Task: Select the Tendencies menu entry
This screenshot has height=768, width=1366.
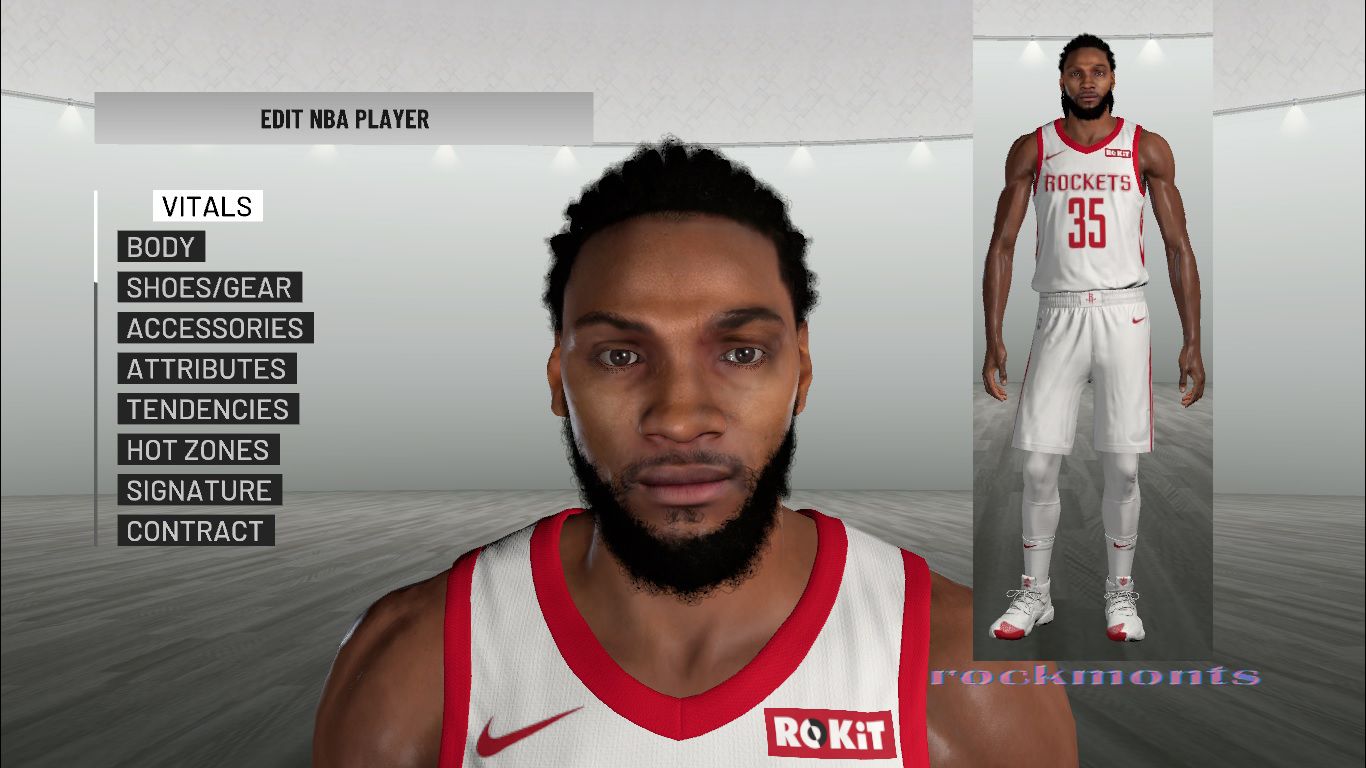Action: tap(207, 409)
